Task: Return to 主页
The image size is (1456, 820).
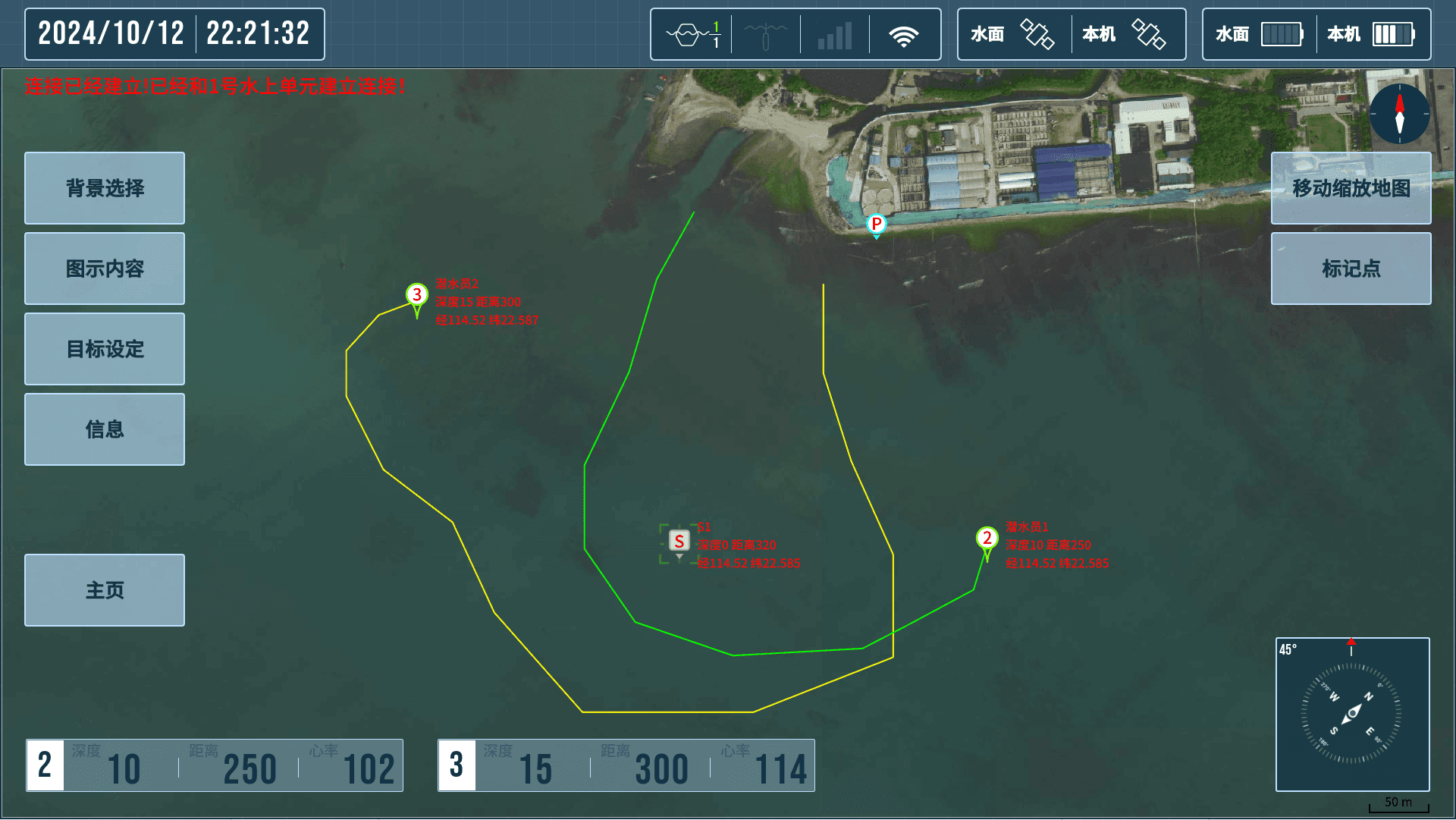Action: click(x=104, y=590)
